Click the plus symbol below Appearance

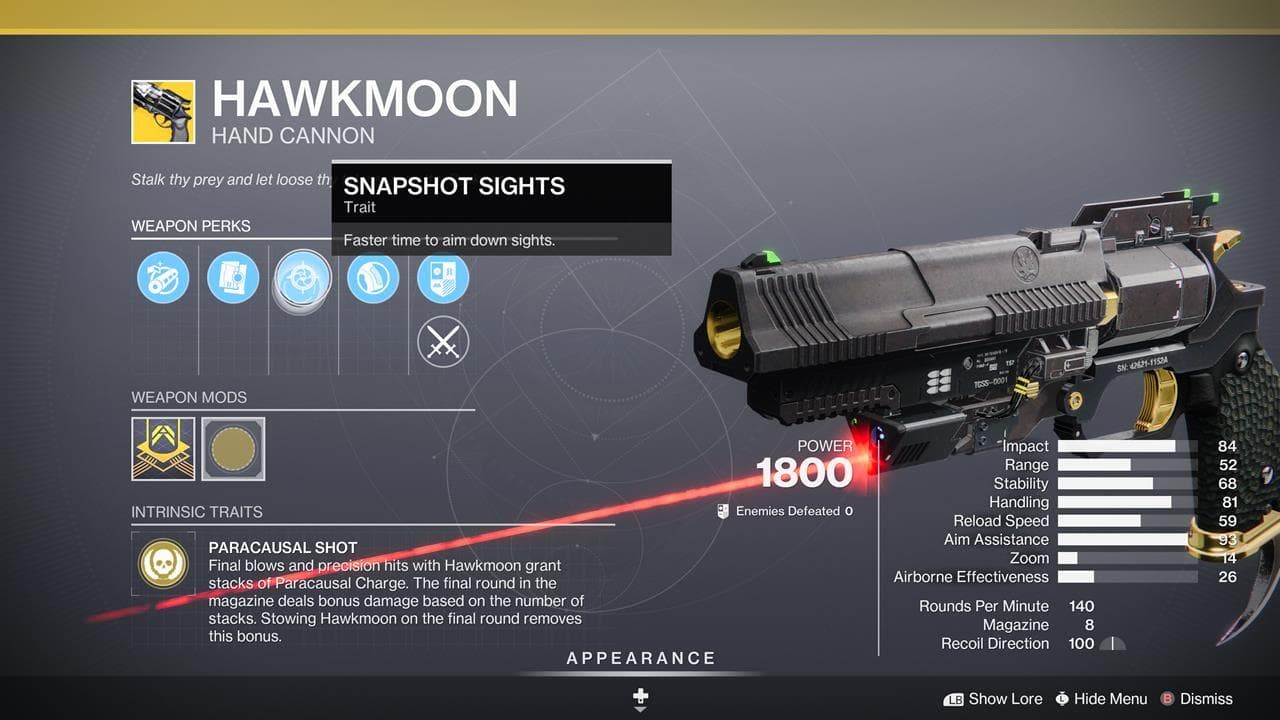[639, 697]
